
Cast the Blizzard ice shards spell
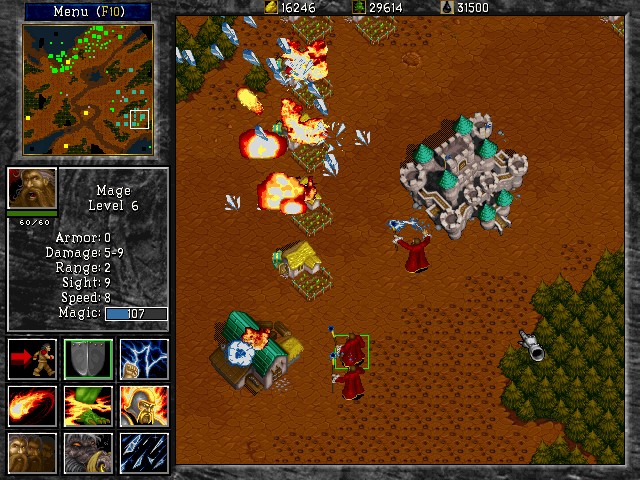pyautogui.click(x=144, y=452)
